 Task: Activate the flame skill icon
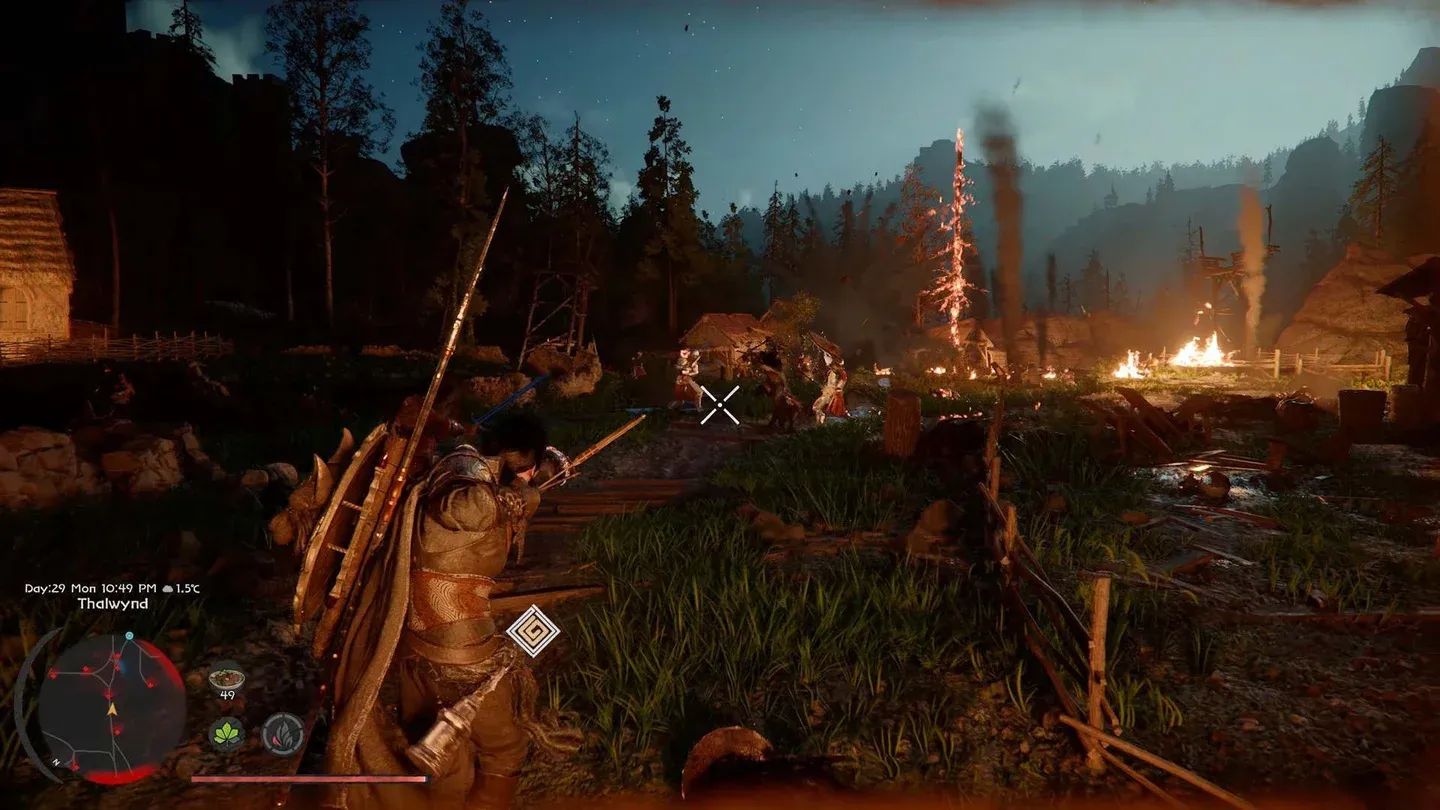coord(283,734)
